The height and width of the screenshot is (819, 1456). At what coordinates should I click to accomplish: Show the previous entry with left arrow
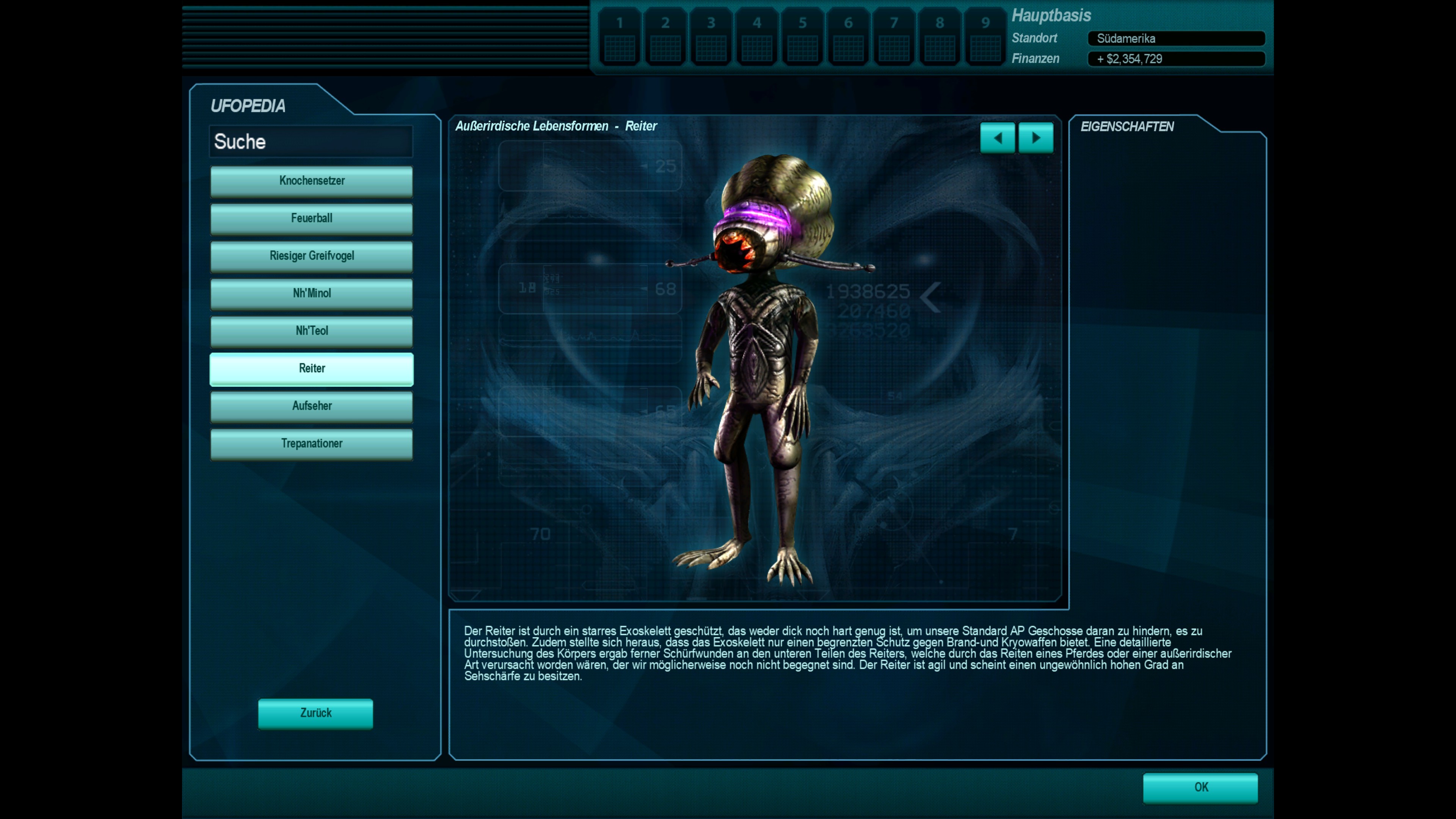coord(997,138)
